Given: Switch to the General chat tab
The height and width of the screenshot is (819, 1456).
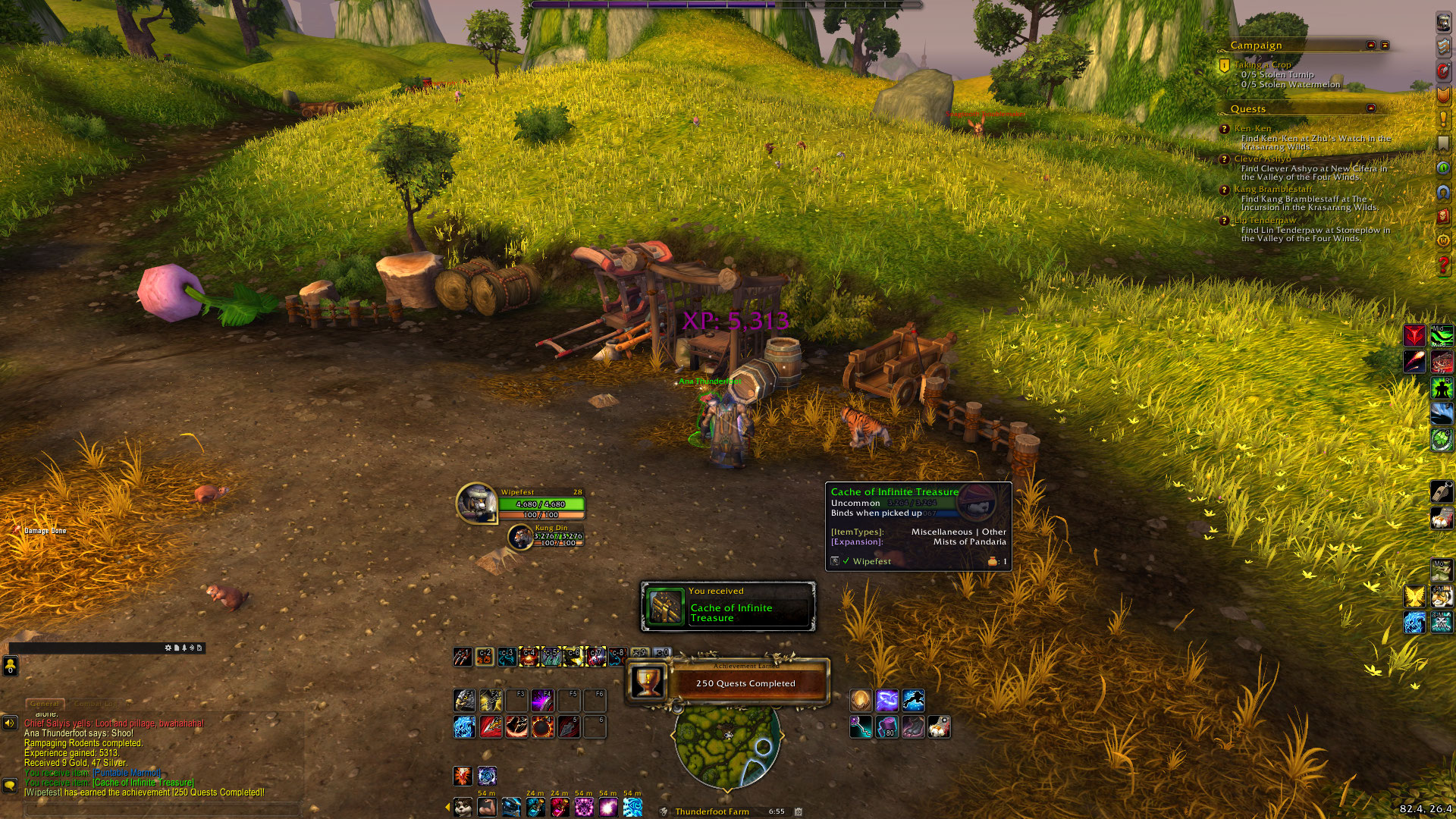Looking at the screenshot, I should click(45, 704).
